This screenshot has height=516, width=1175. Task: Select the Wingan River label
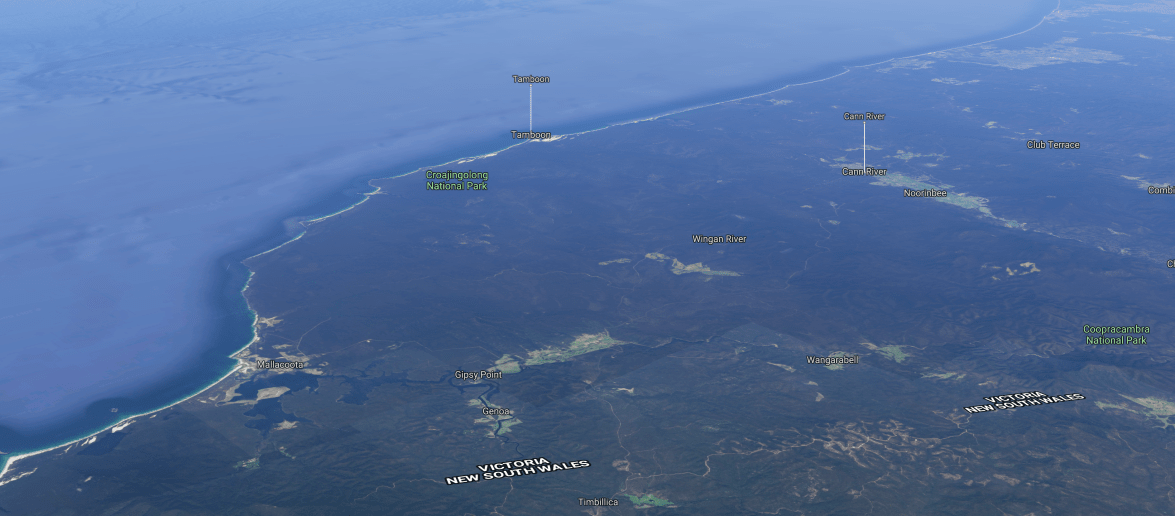point(719,239)
